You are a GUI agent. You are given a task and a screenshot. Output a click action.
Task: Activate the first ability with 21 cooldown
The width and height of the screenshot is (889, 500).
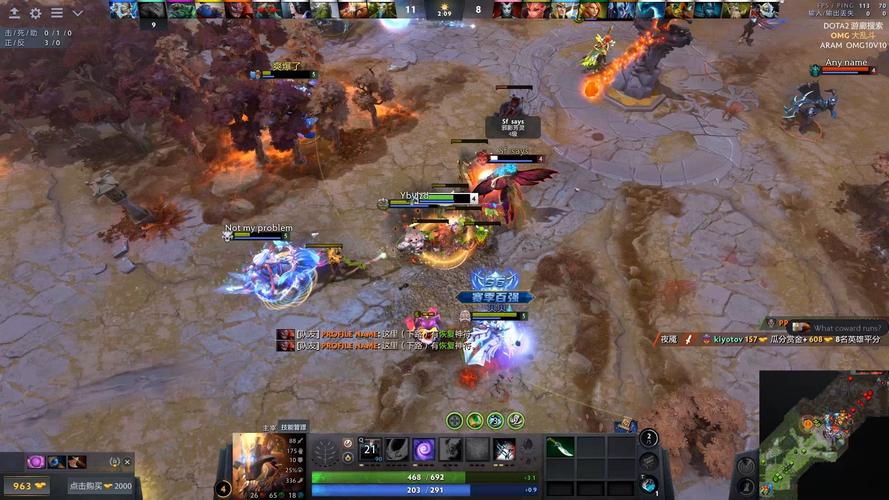370,450
